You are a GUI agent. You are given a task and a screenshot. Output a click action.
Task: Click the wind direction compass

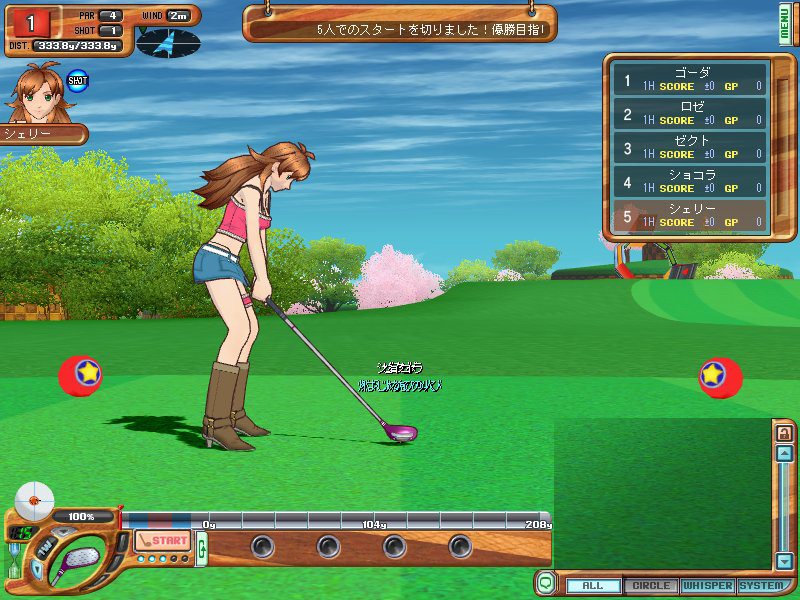[x=168, y=42]
